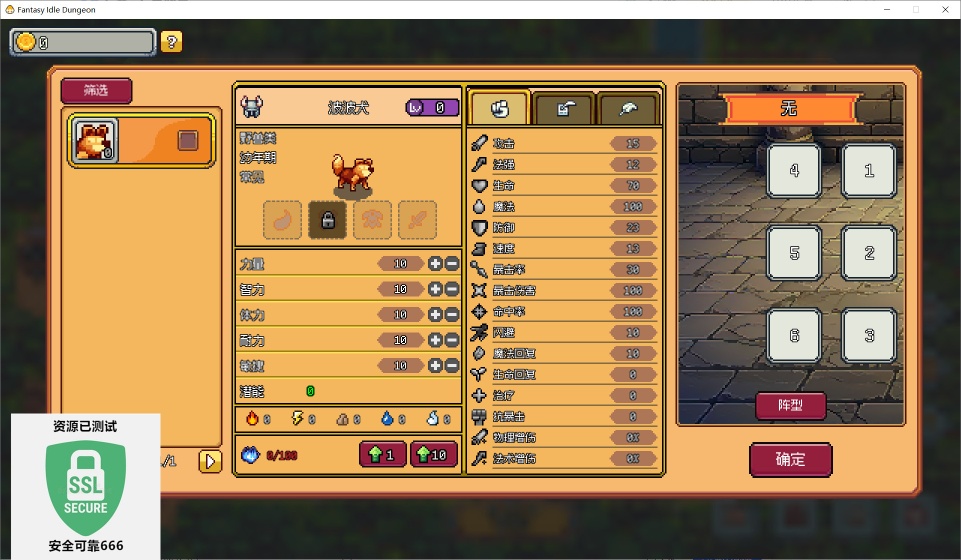Increase 力量 with its plus button
This screenshot has height=560, width=961.
(x=435, y=264)
